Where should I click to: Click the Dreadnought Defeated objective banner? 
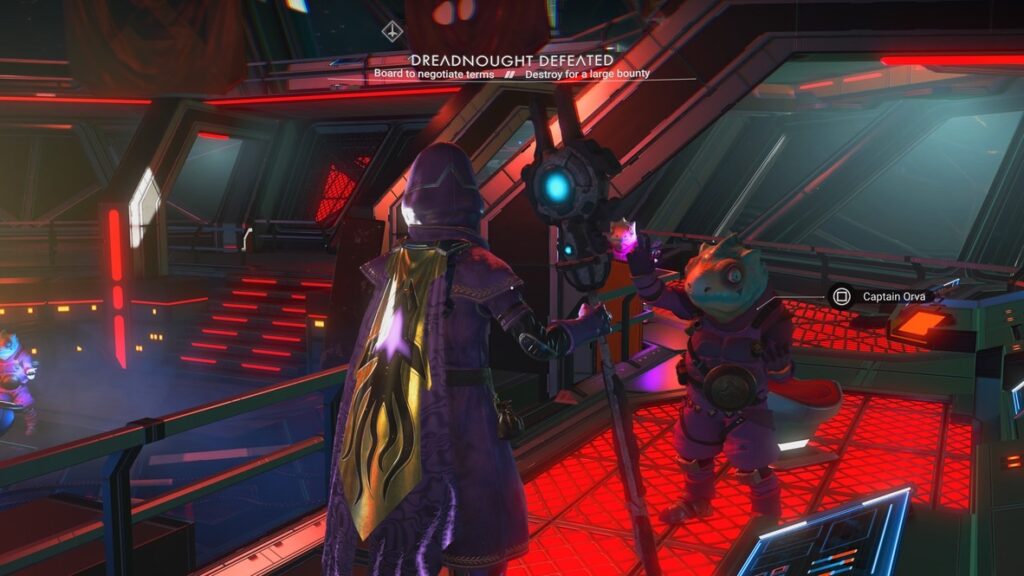511,61
